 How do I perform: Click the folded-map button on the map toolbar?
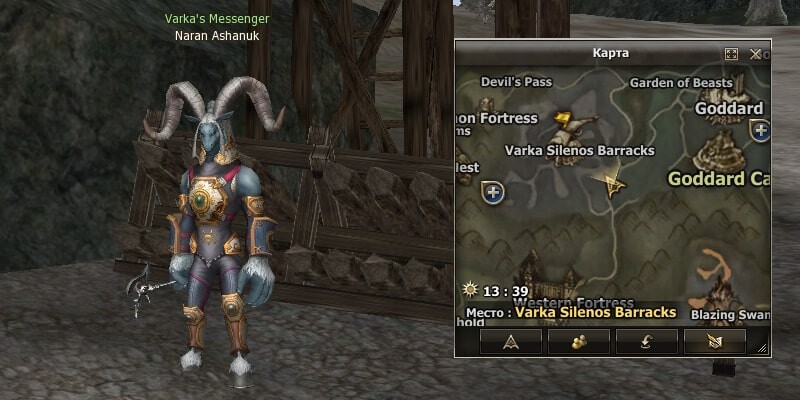tap(714, 341)
